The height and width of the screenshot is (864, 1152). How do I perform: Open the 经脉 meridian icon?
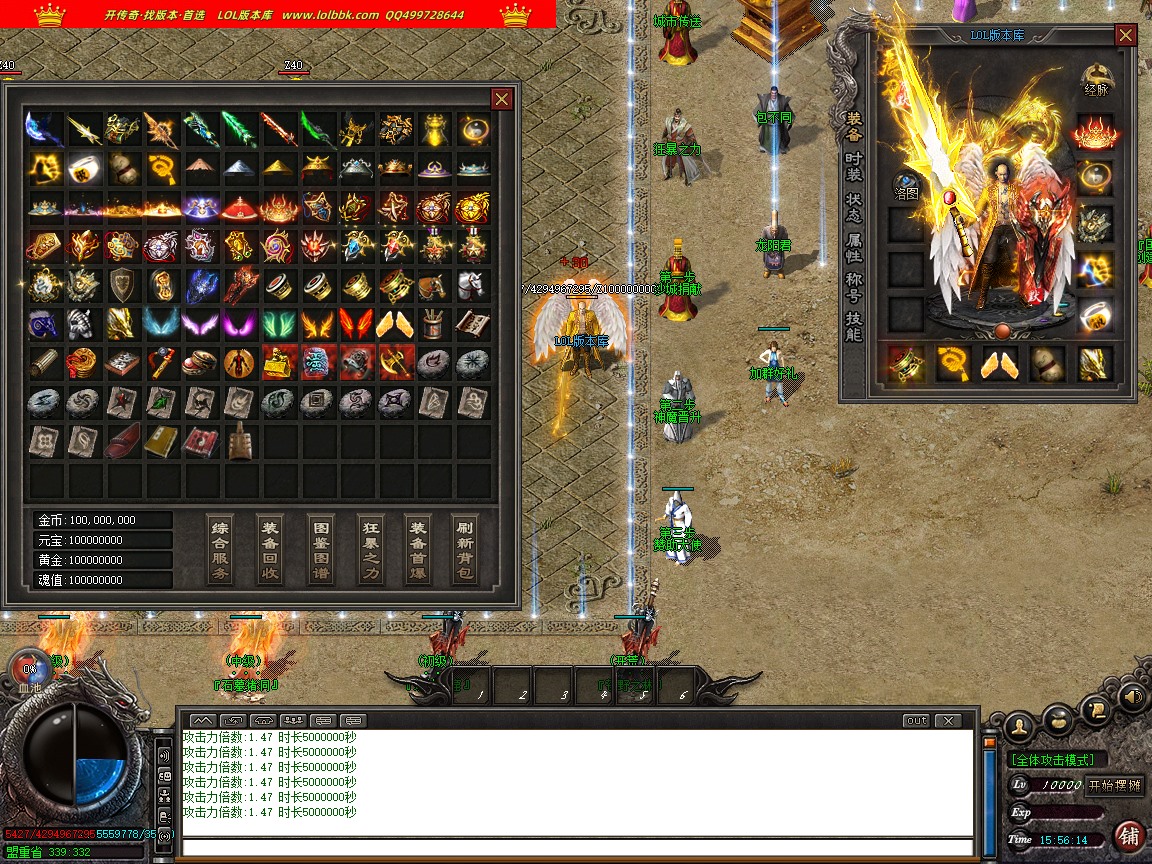[1097, 80]
